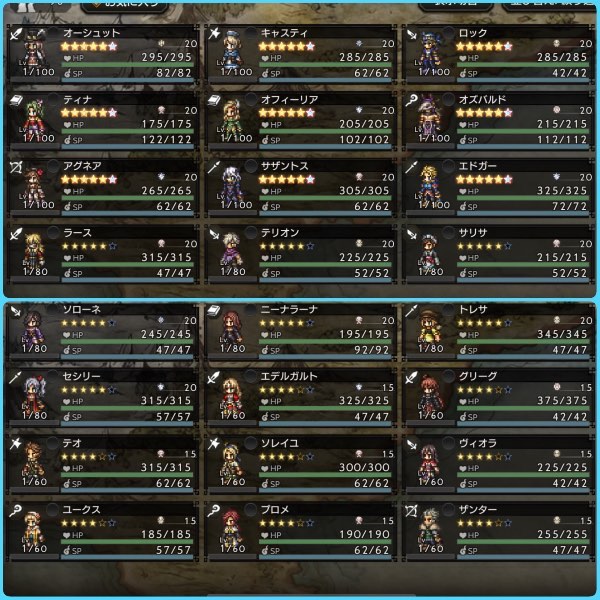Image resolution: width=600 pixels, height=600 pixels.
Task: Pick オフィーリア from the roster
Action: tap(300, 120)
